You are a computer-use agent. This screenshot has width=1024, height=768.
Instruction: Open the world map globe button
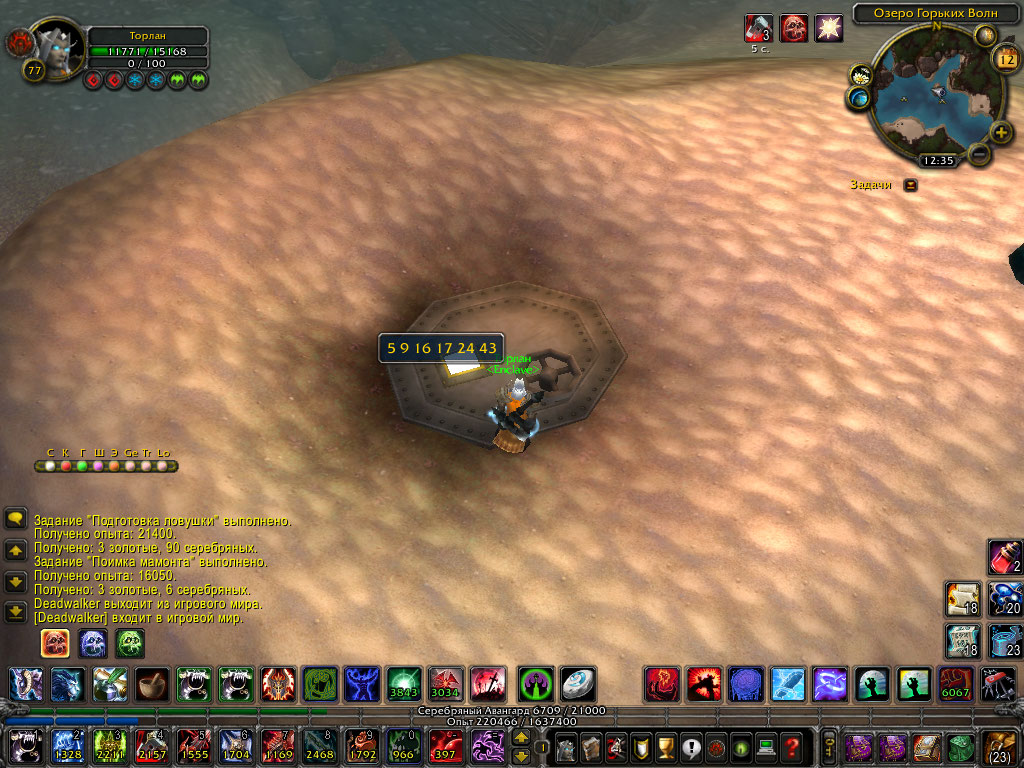pyautogui.click(x=858, y=97)
